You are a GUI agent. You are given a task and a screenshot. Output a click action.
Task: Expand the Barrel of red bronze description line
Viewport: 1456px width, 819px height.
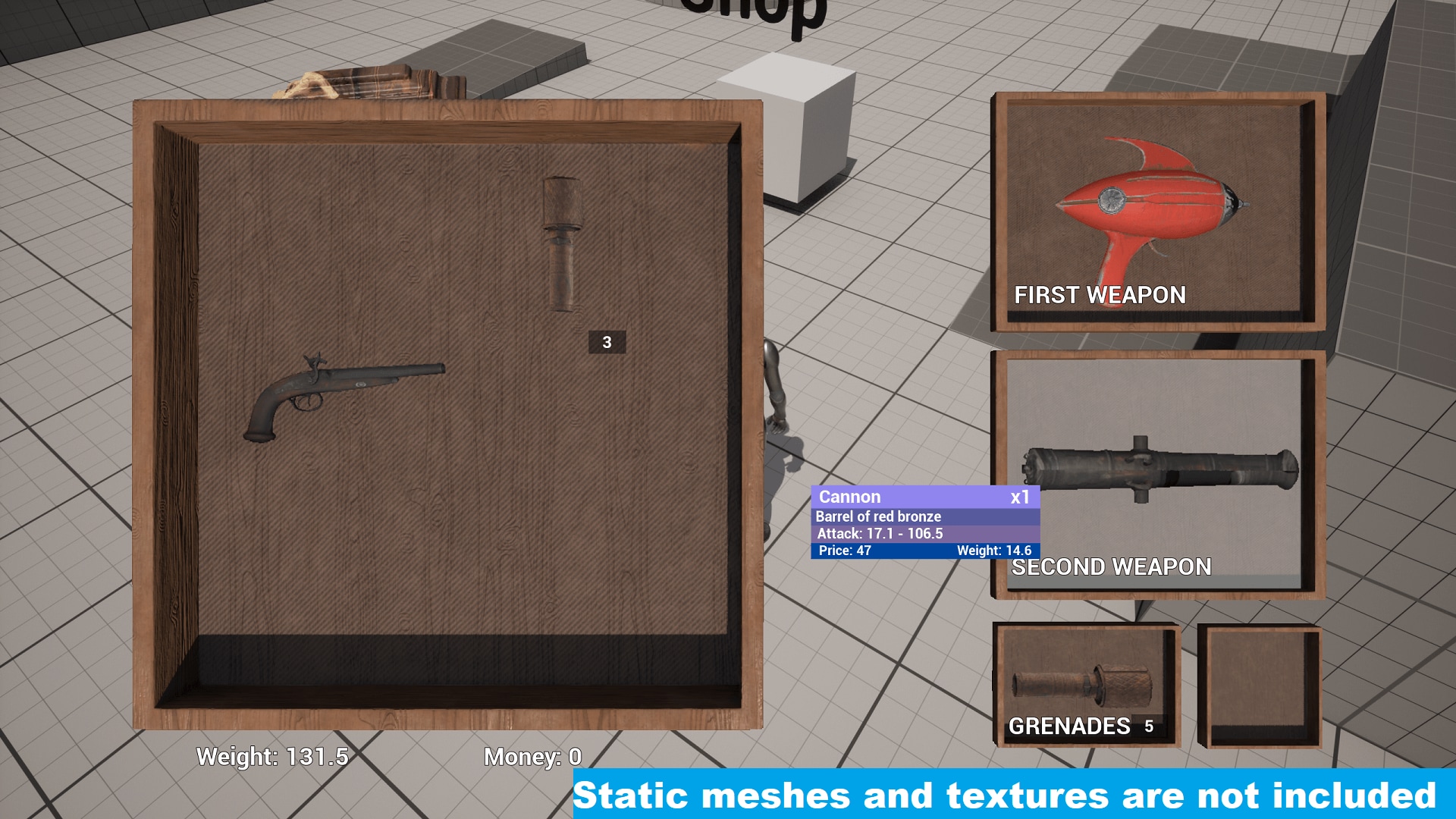(878, 516)
